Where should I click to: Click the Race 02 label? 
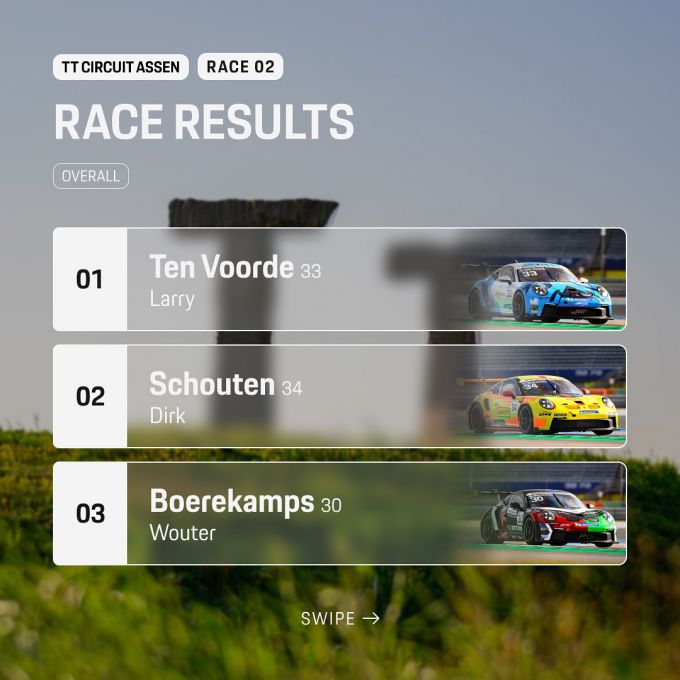click(240, 67)
